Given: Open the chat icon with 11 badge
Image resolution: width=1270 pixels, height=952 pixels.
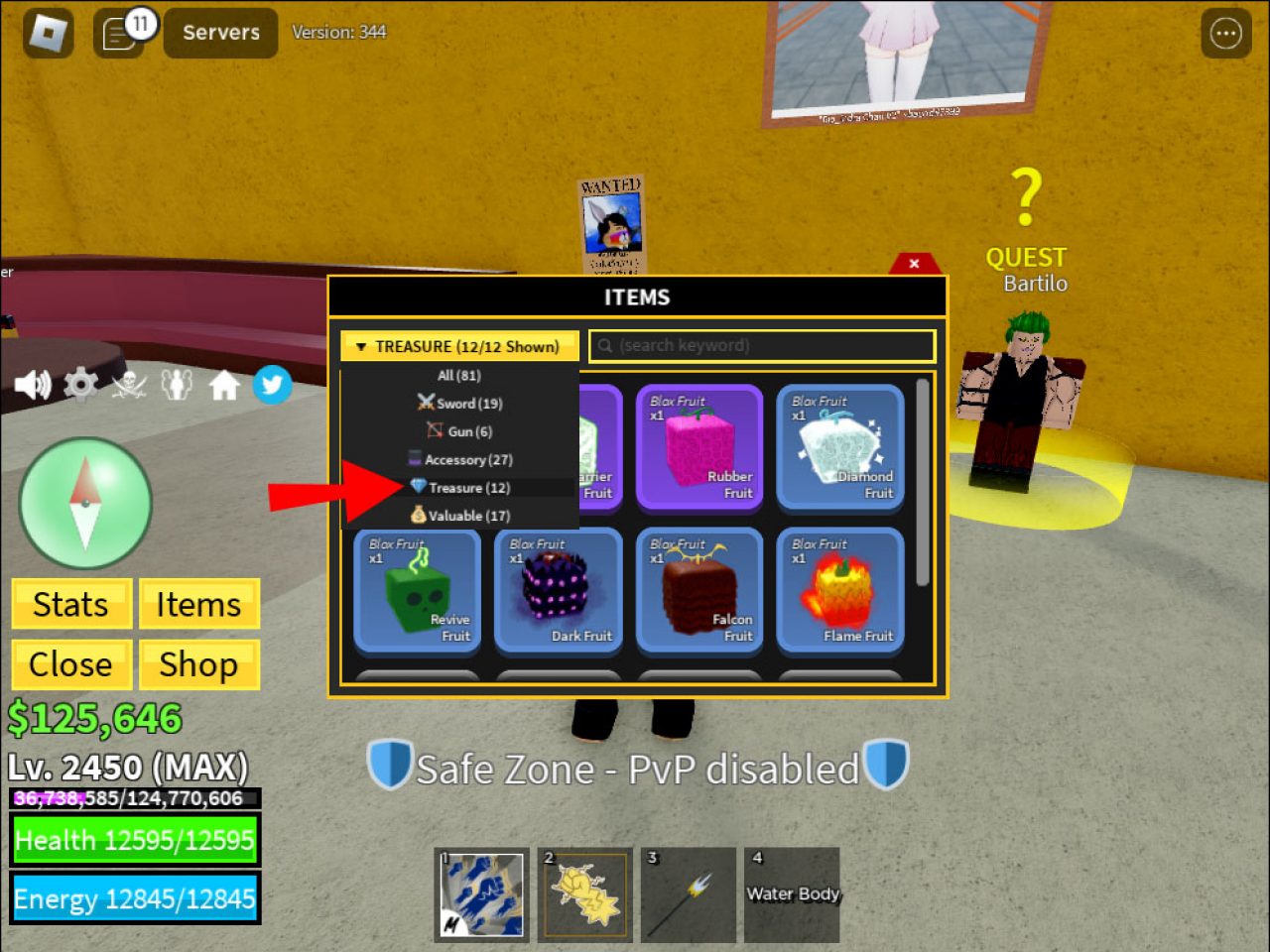Looking at the screenshot, I should click(x=119, y=33).
